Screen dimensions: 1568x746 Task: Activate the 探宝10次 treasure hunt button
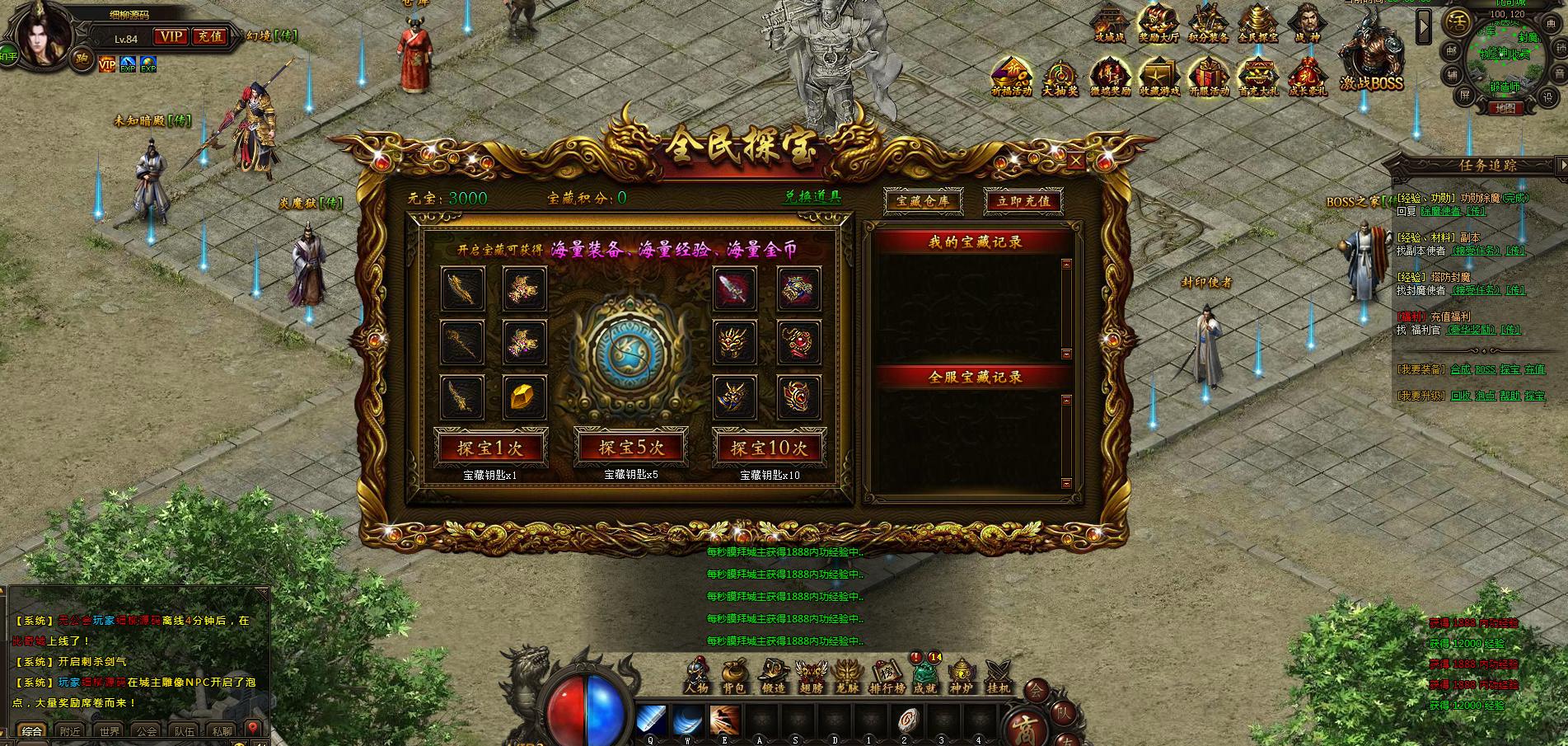coord(769,448)
